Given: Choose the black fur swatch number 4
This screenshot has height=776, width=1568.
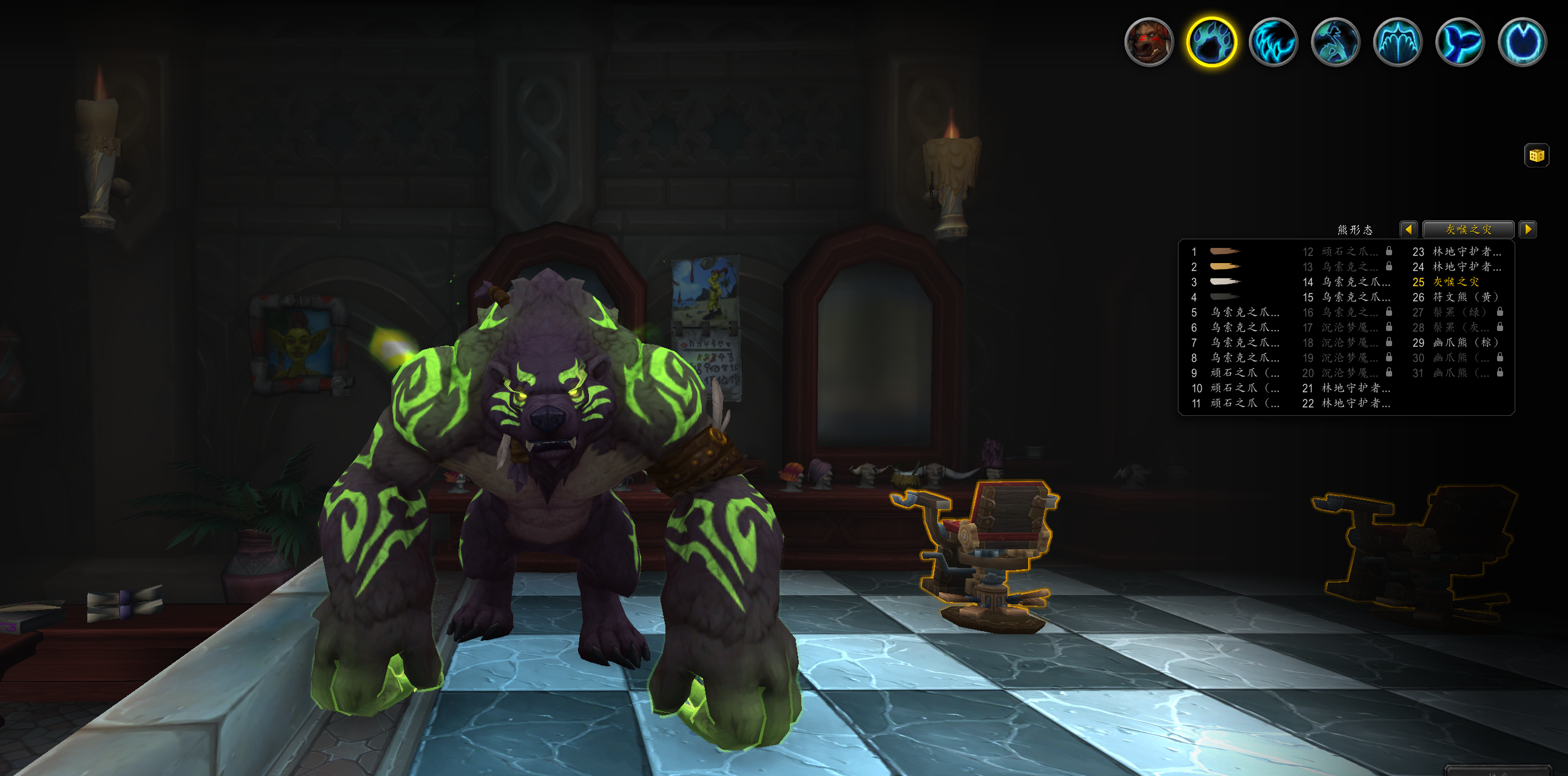Looking at the screenshot, I should pos(1224,297).
